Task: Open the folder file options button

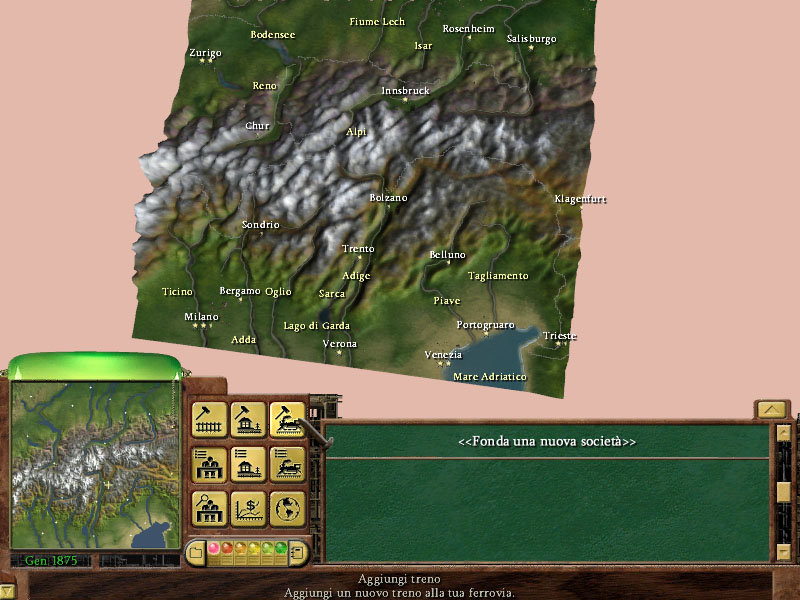Action: [x=196, y=551]
